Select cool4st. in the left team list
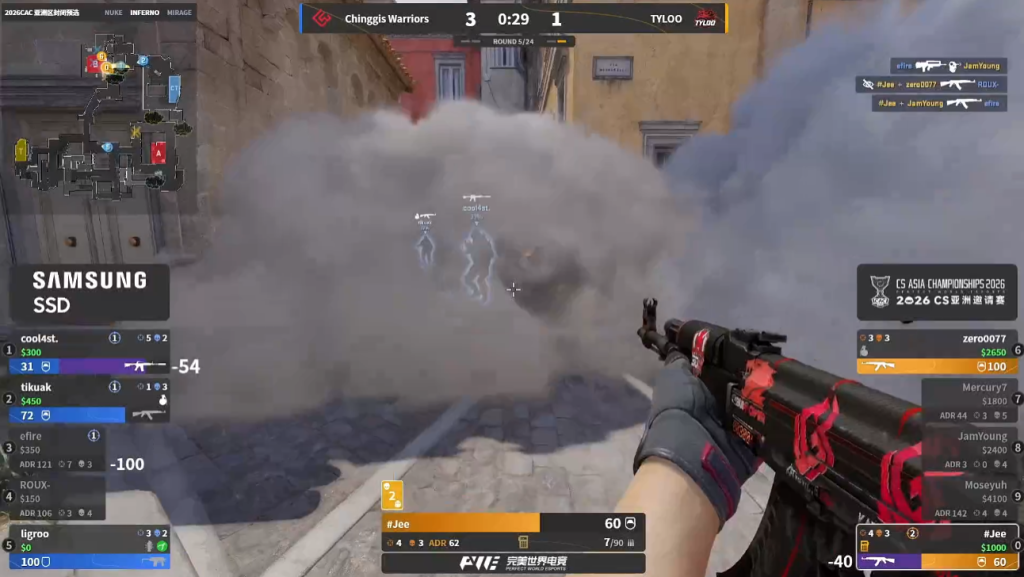Screen dimensions: 1024x577 tap(88, 352)
